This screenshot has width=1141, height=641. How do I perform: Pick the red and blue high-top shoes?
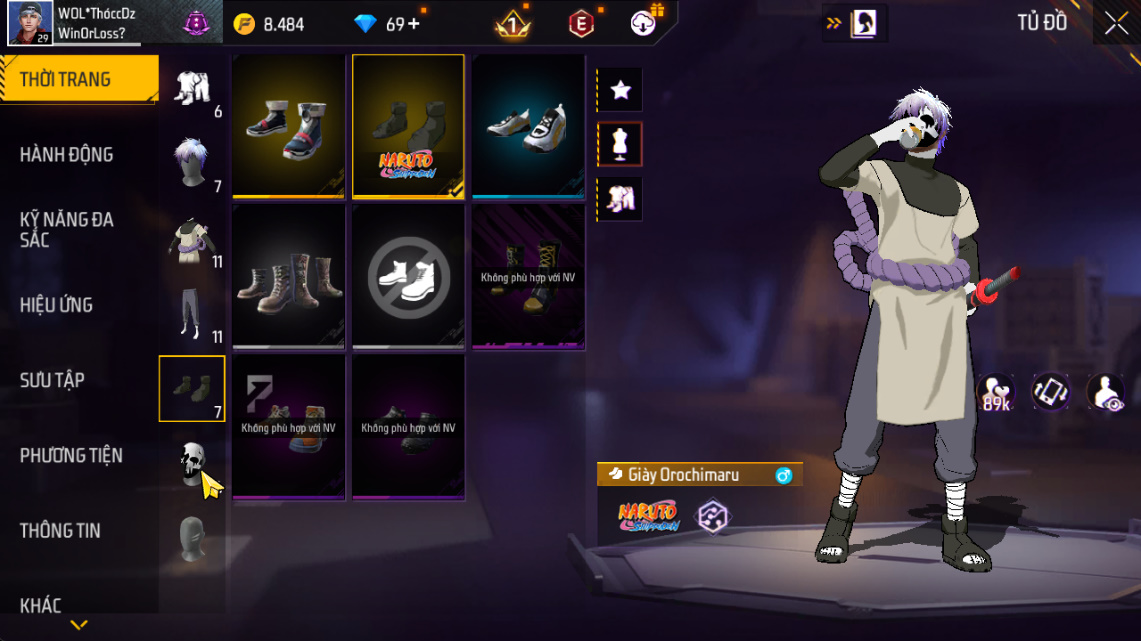point(289,126)
